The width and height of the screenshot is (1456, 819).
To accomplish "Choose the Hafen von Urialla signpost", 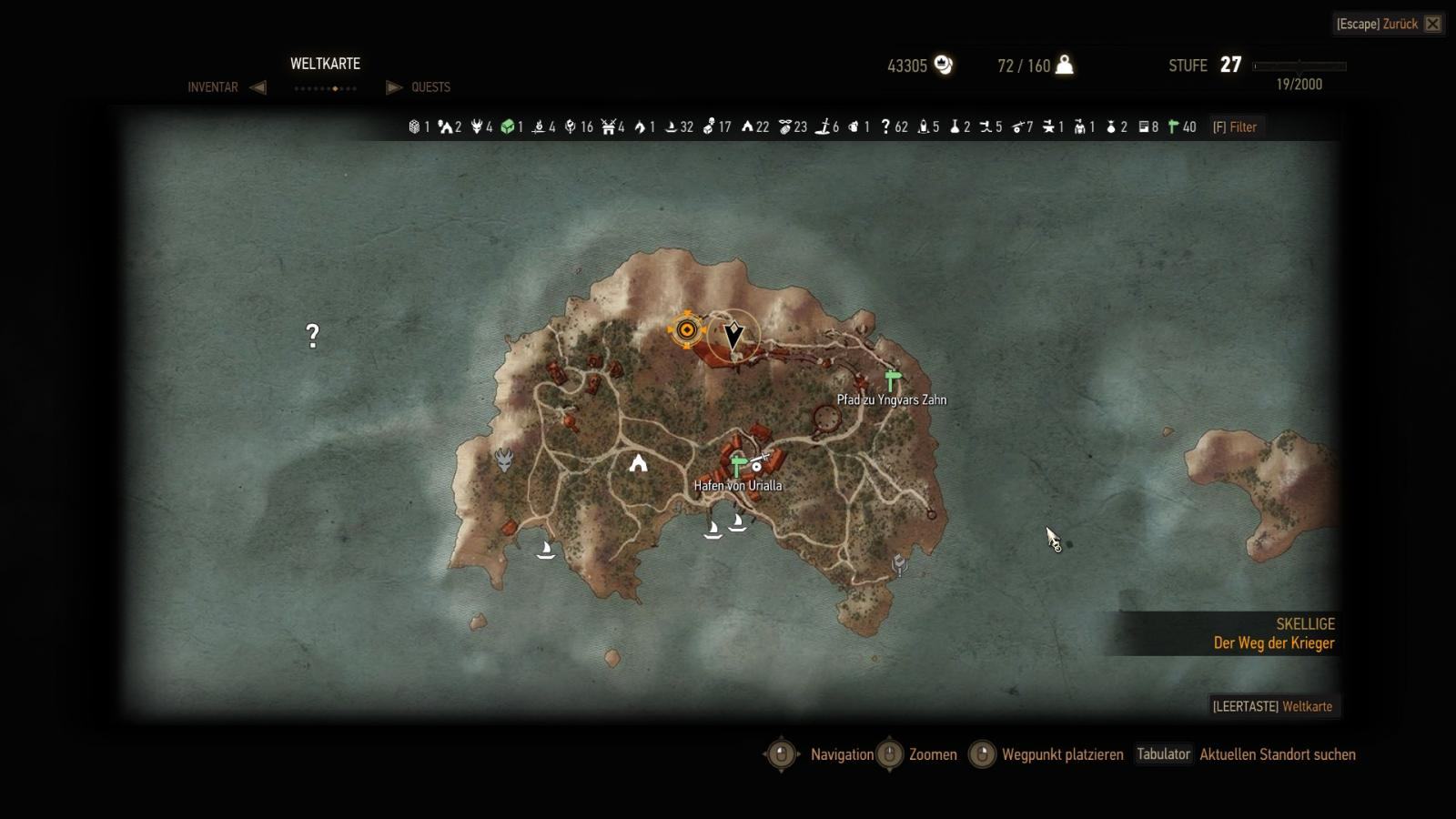I will click(738, 467).
